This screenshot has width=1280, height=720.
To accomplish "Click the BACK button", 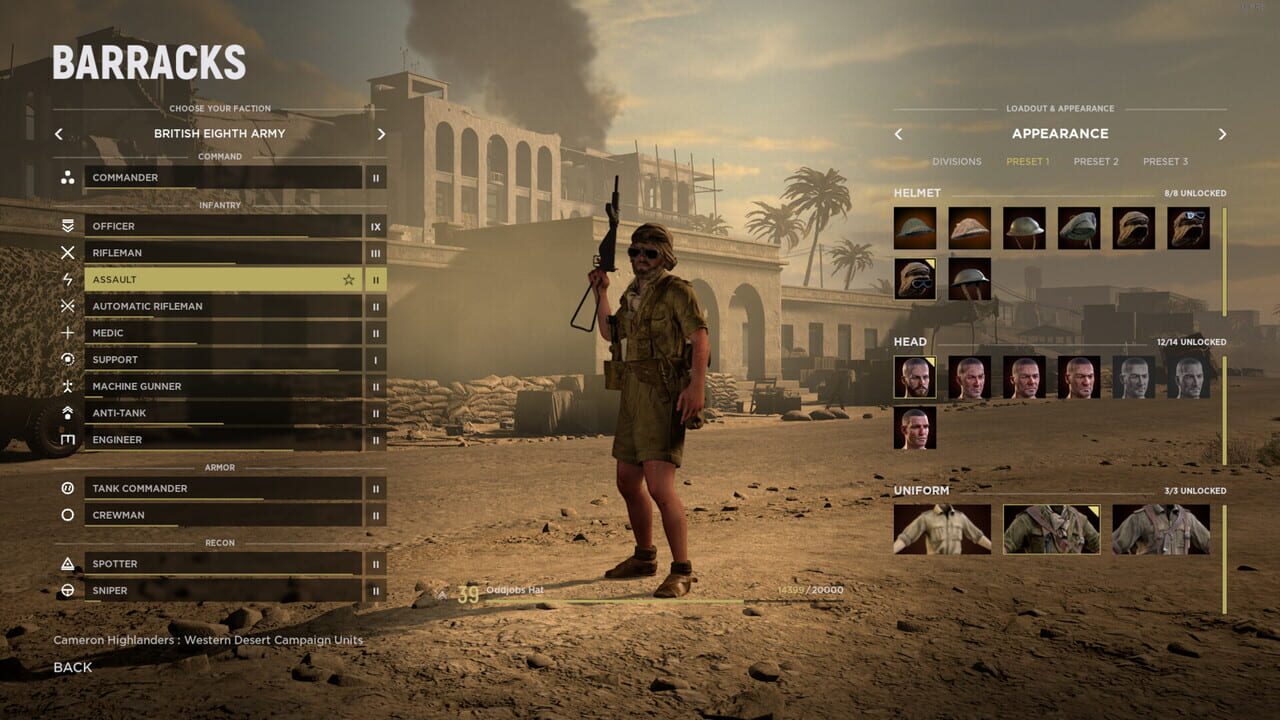I will pos(72,667).
